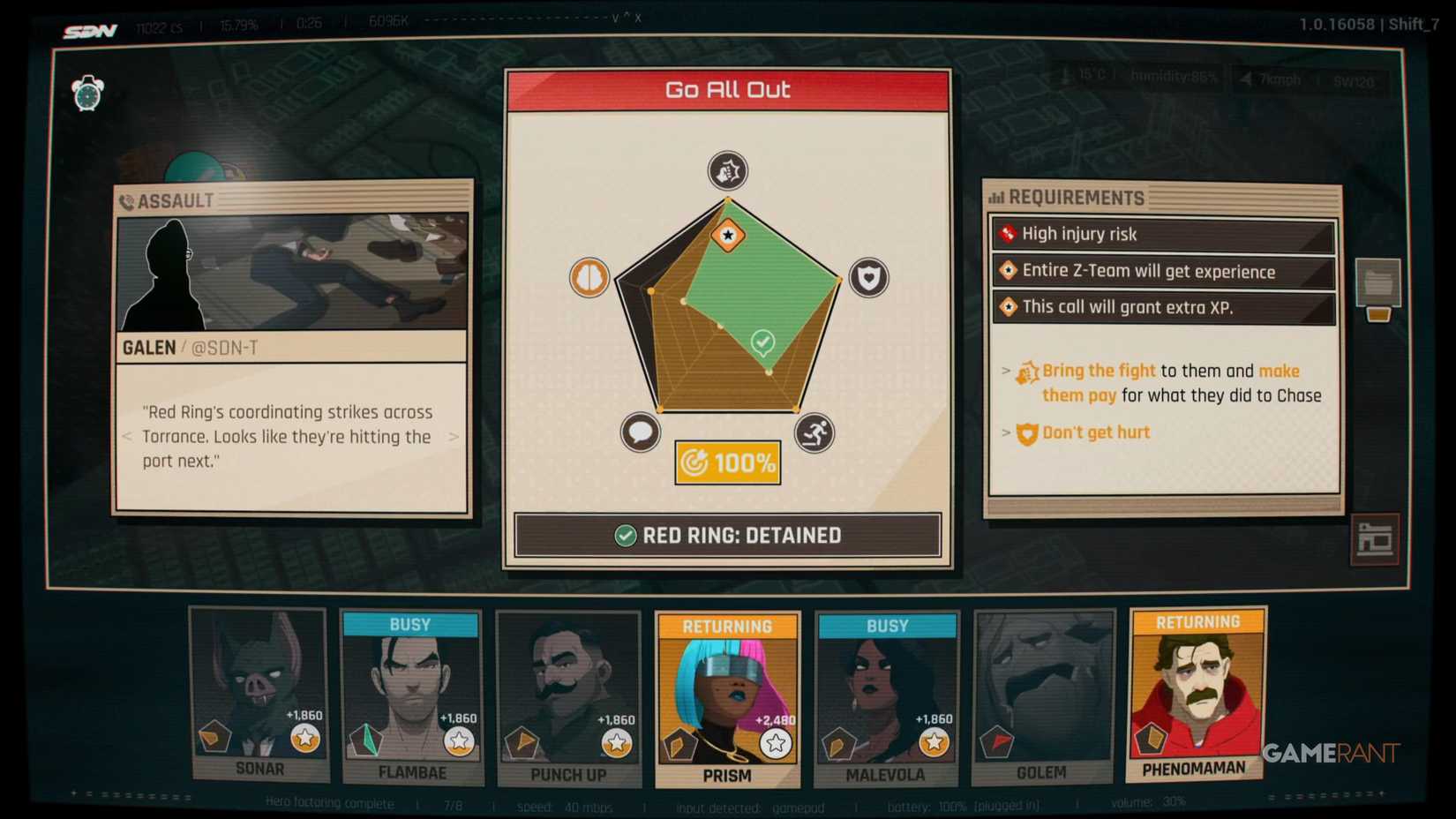Click the Entire Z-Team will get experience row

(1161, 271)
